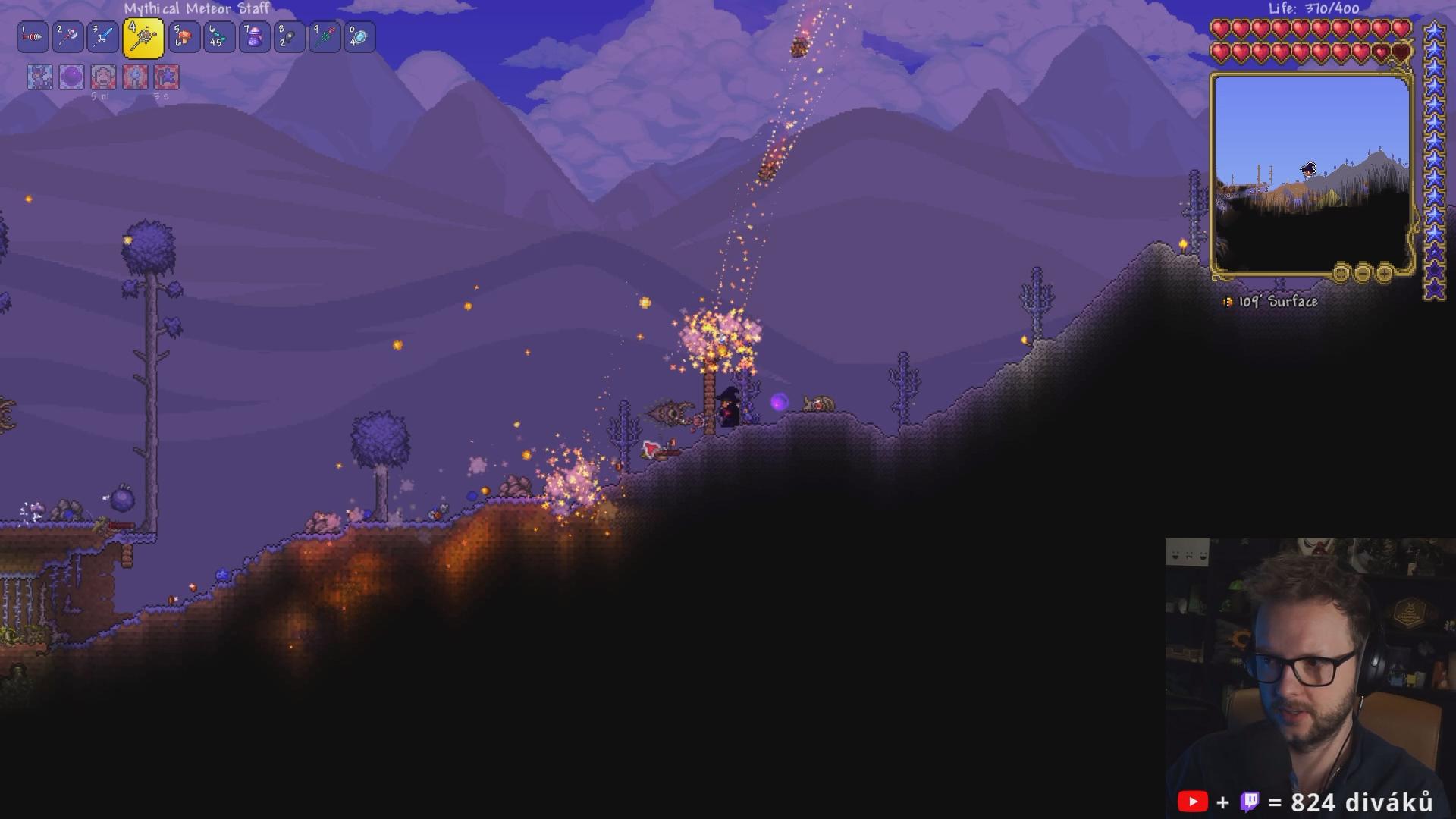Click the blue star debuff icon

point(167,77)
